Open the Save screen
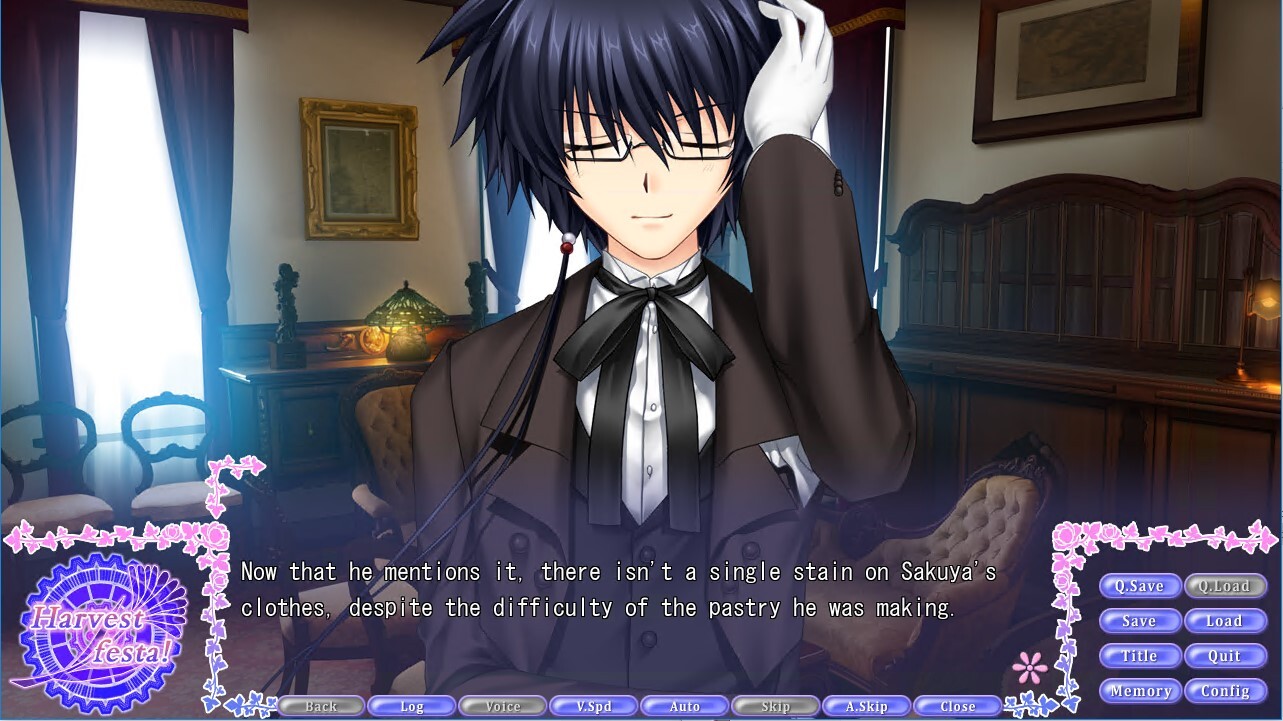 pyautogui.click(x=1140, y=621)
